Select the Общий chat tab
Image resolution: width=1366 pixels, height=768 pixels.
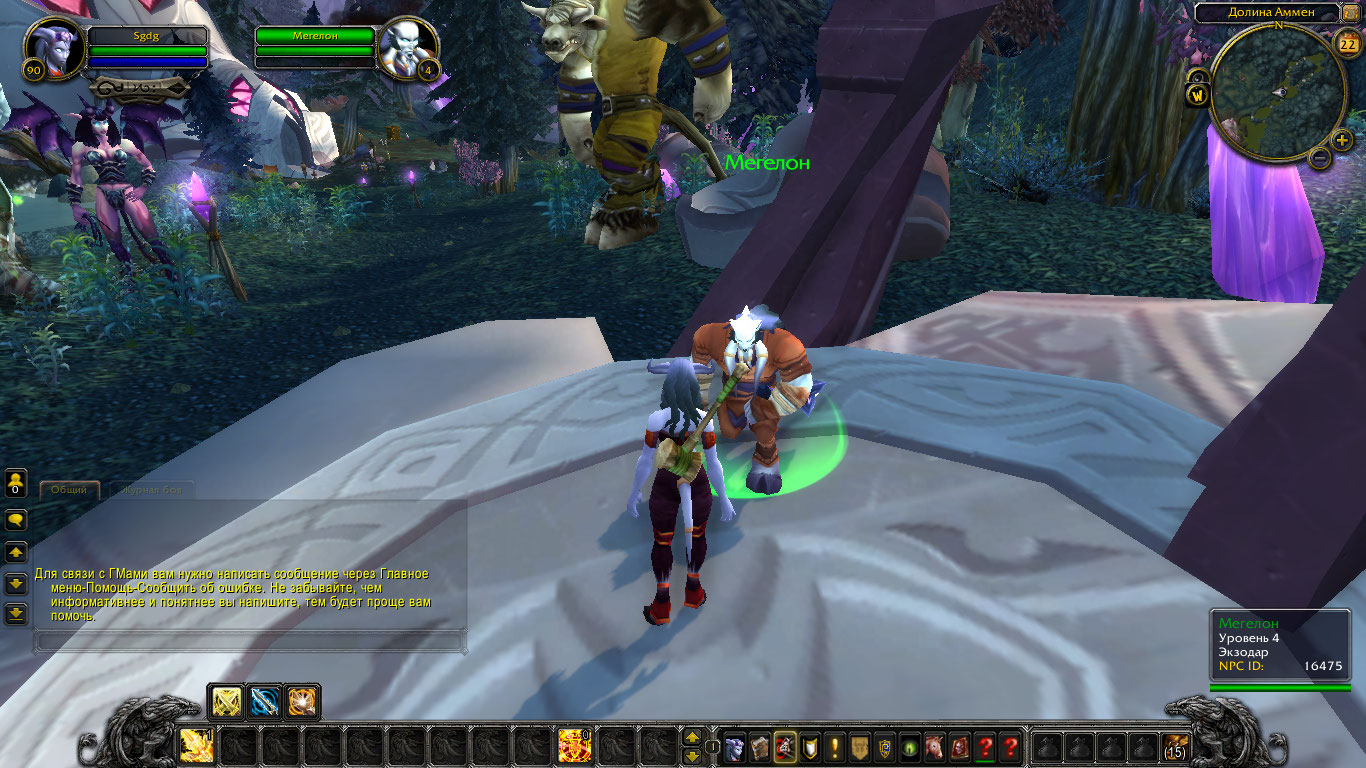point(69,490)
